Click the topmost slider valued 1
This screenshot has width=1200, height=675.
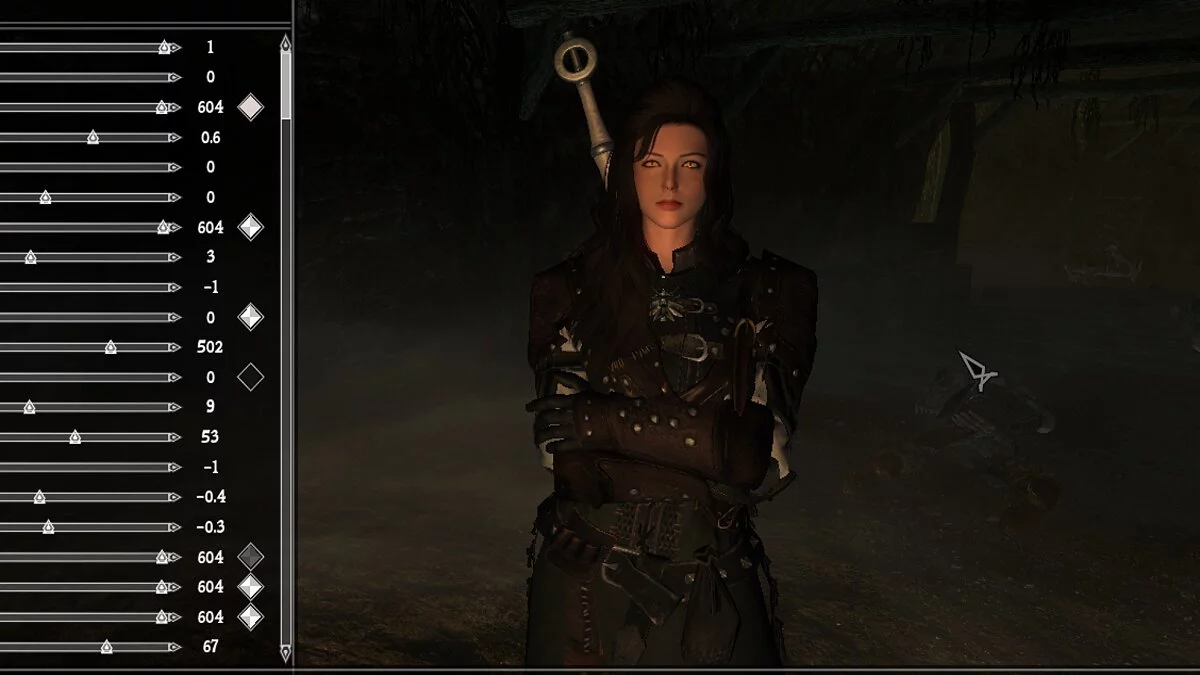pos(164,47)
